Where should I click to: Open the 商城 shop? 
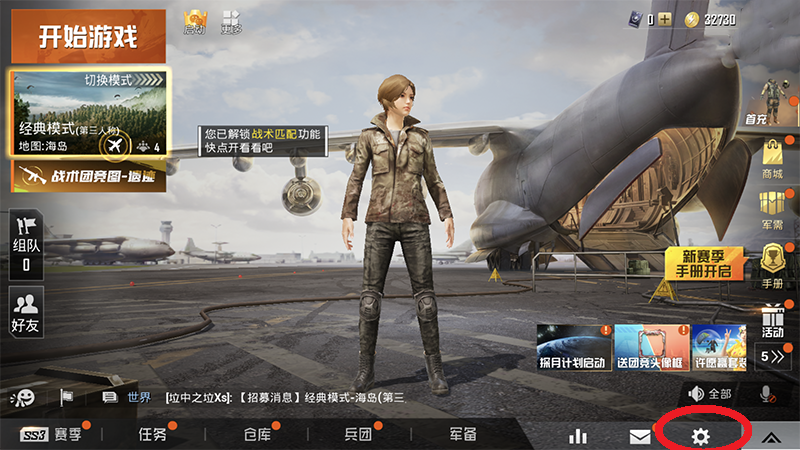coord(773,160)
